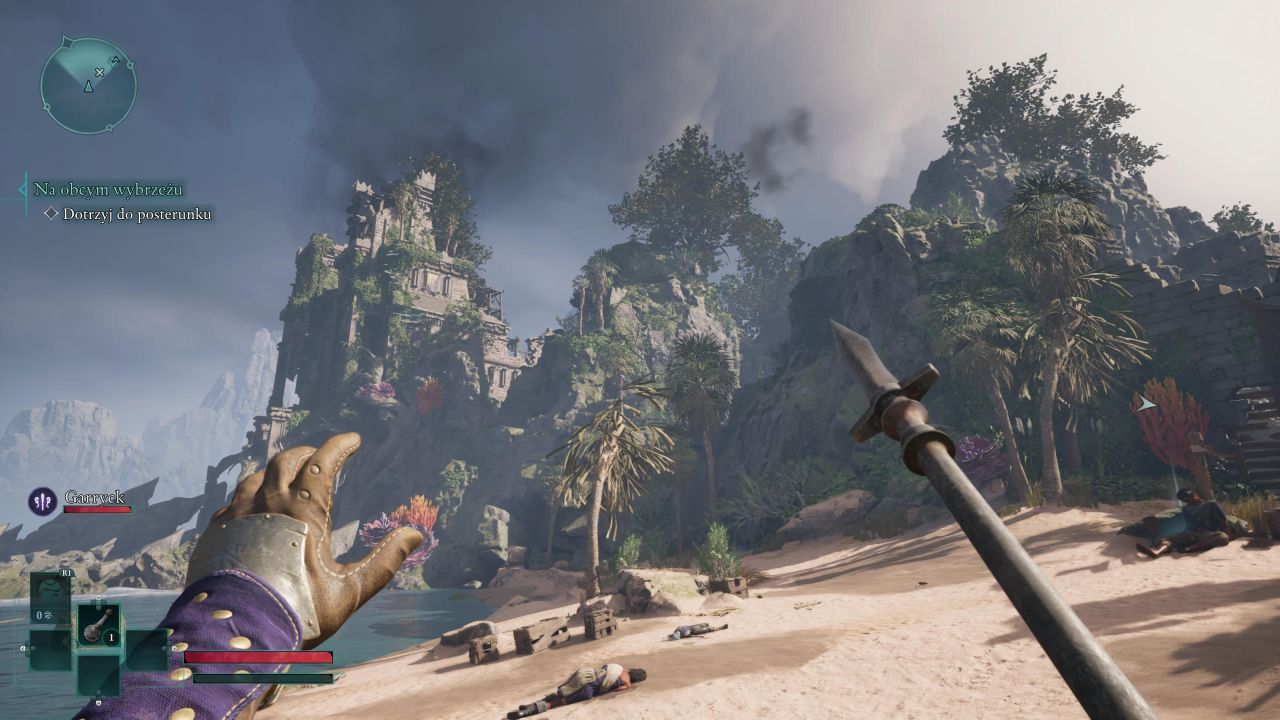The width and height of the screenshot is (1280, 720).
Task: Select the "Na obcym wybrzeżu" quest title
Action: point(108,189)
